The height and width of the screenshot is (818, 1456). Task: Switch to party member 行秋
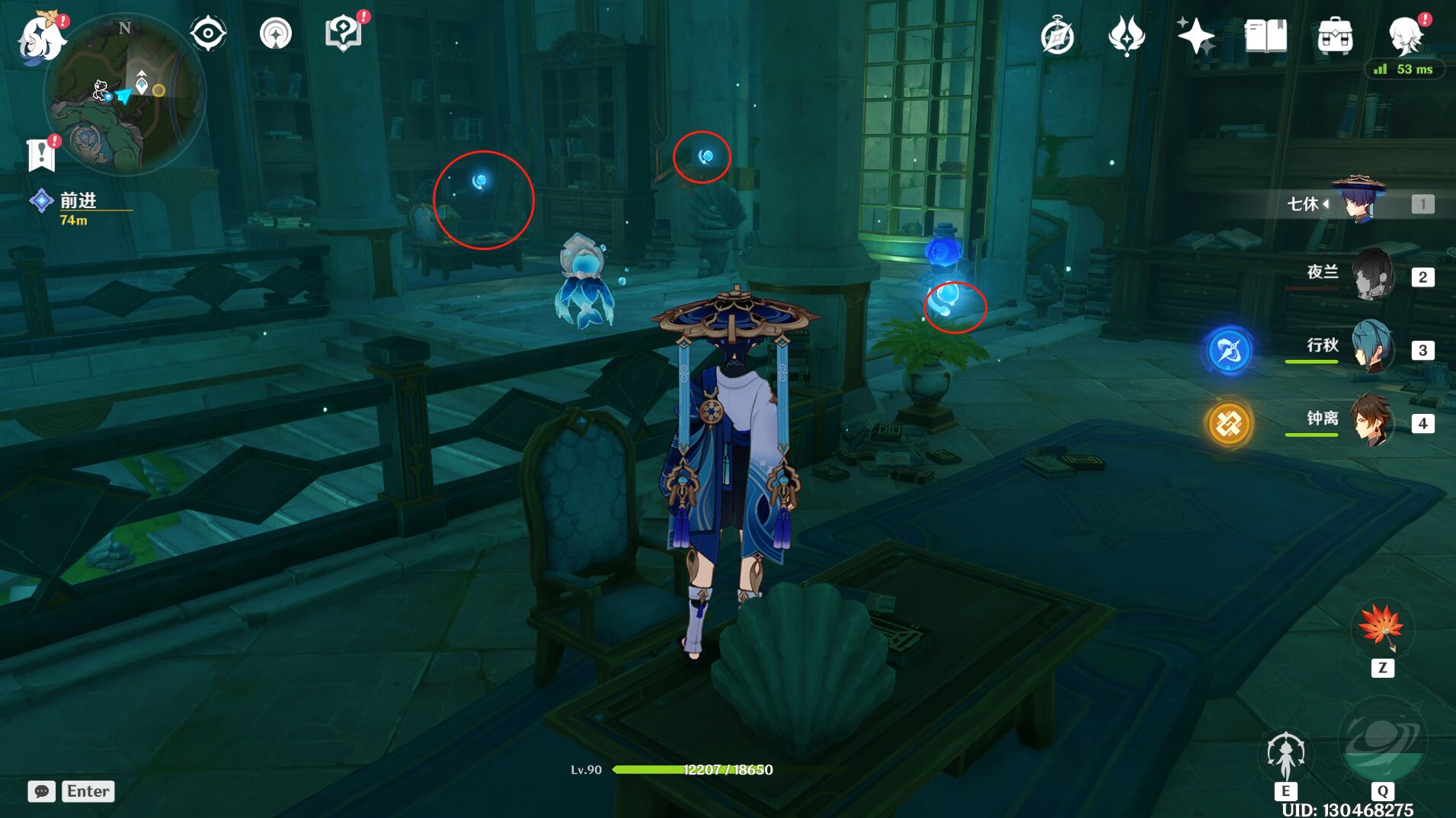[1371, 348]
